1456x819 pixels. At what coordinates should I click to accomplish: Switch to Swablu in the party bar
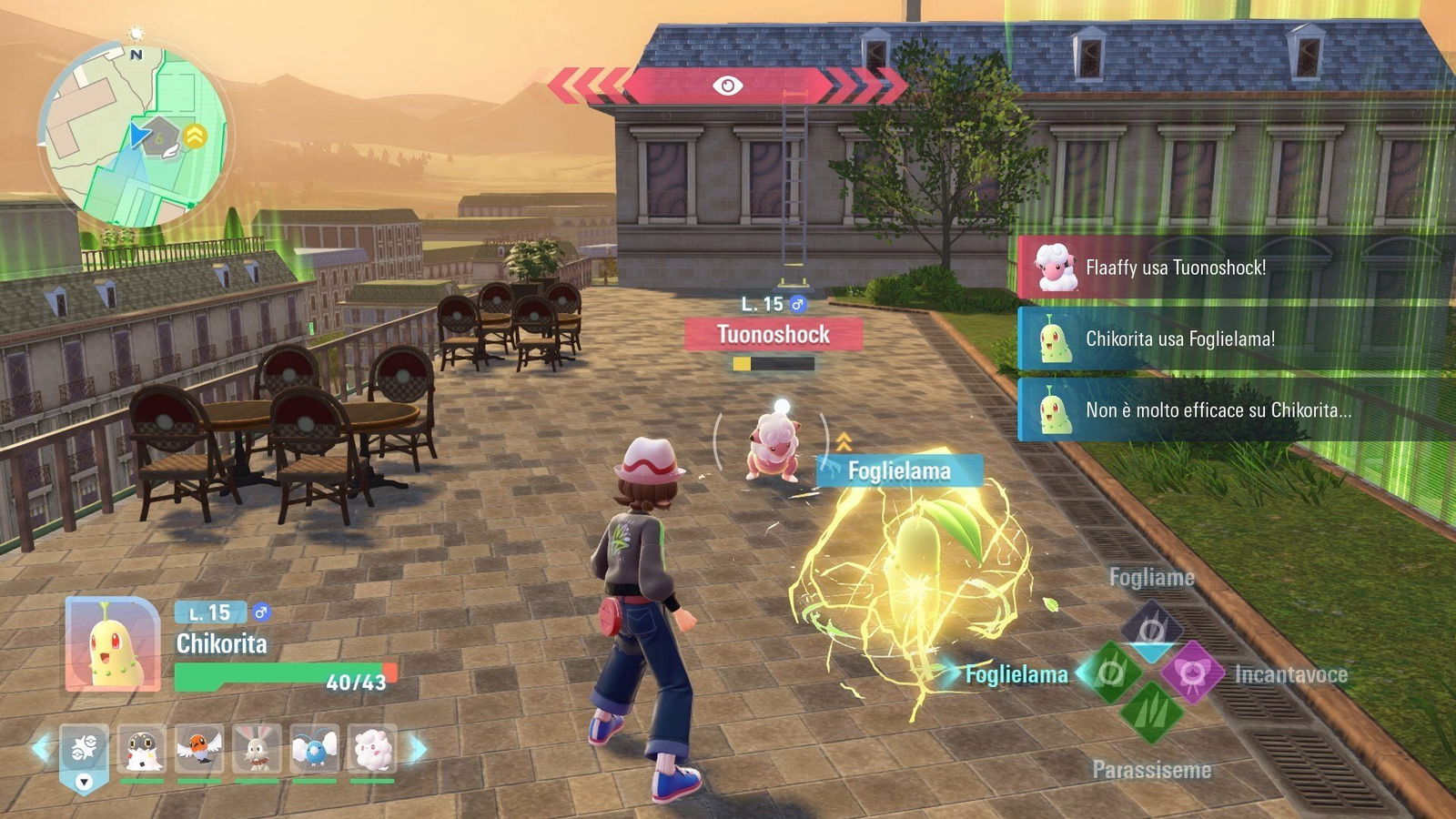315,748
